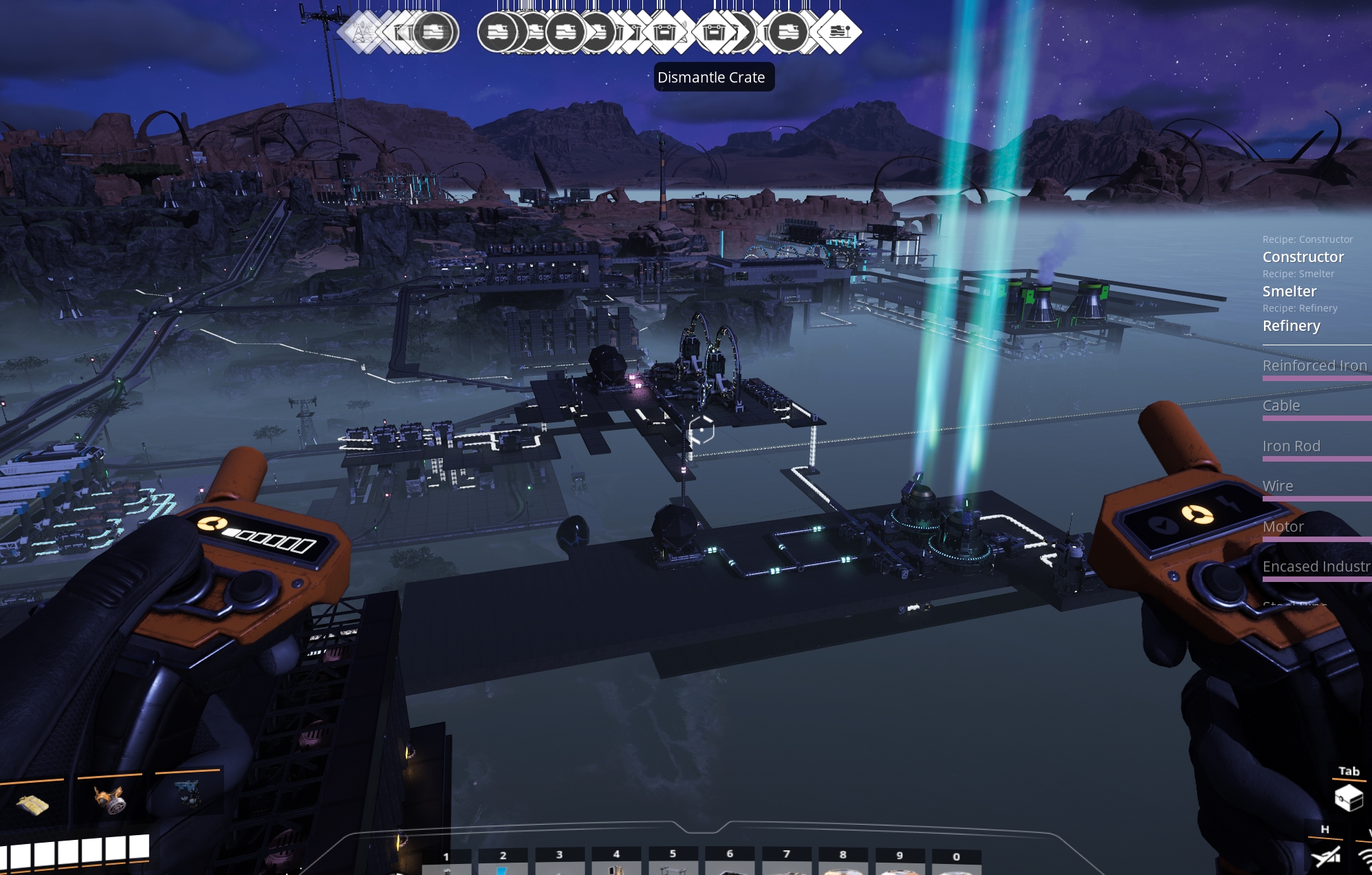Viewport: 1372px width, 875px height.
Task: Select the yellow parachute equipment slot
Action: (x=32, y=803)
